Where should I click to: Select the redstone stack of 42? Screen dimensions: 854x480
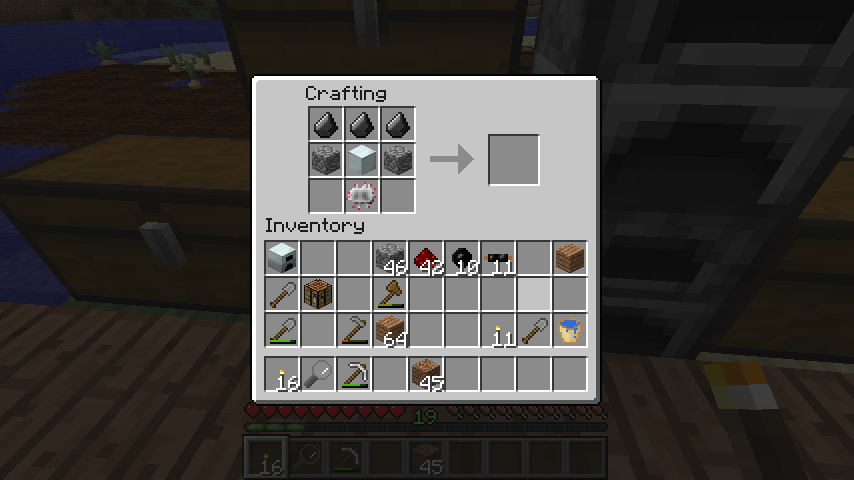[426, 258]
